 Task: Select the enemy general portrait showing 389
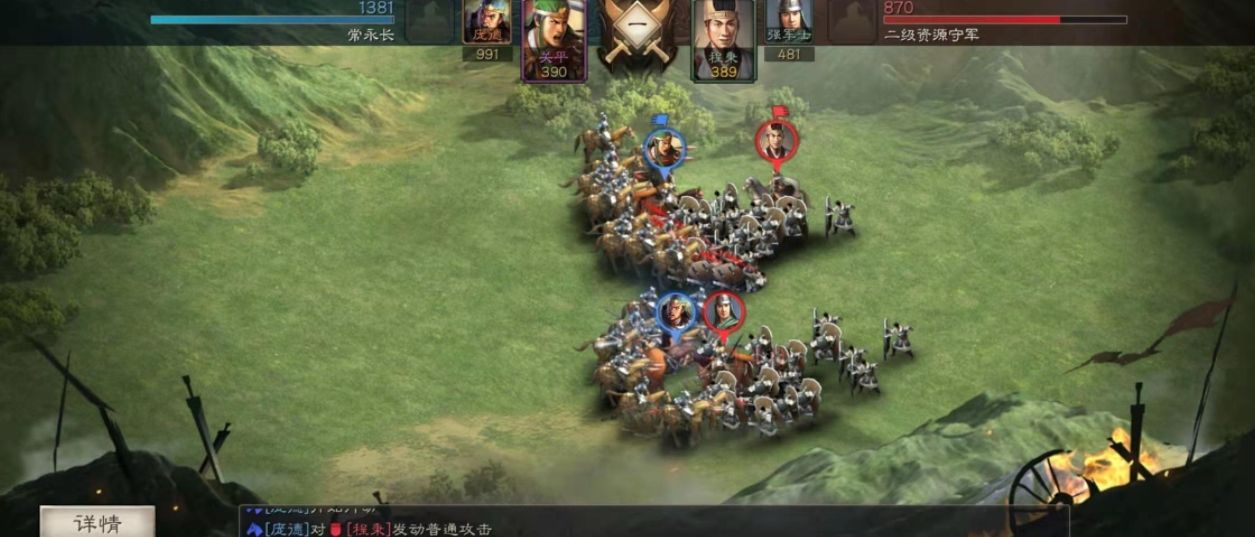723,38
